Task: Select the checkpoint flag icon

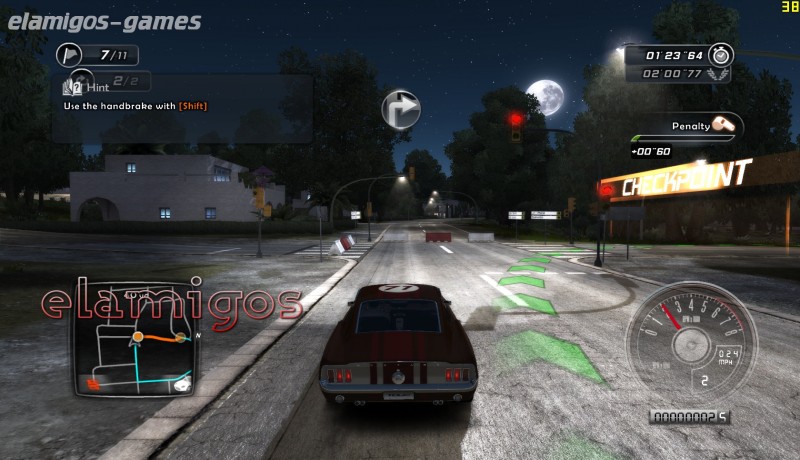Action: coord(69,53)
